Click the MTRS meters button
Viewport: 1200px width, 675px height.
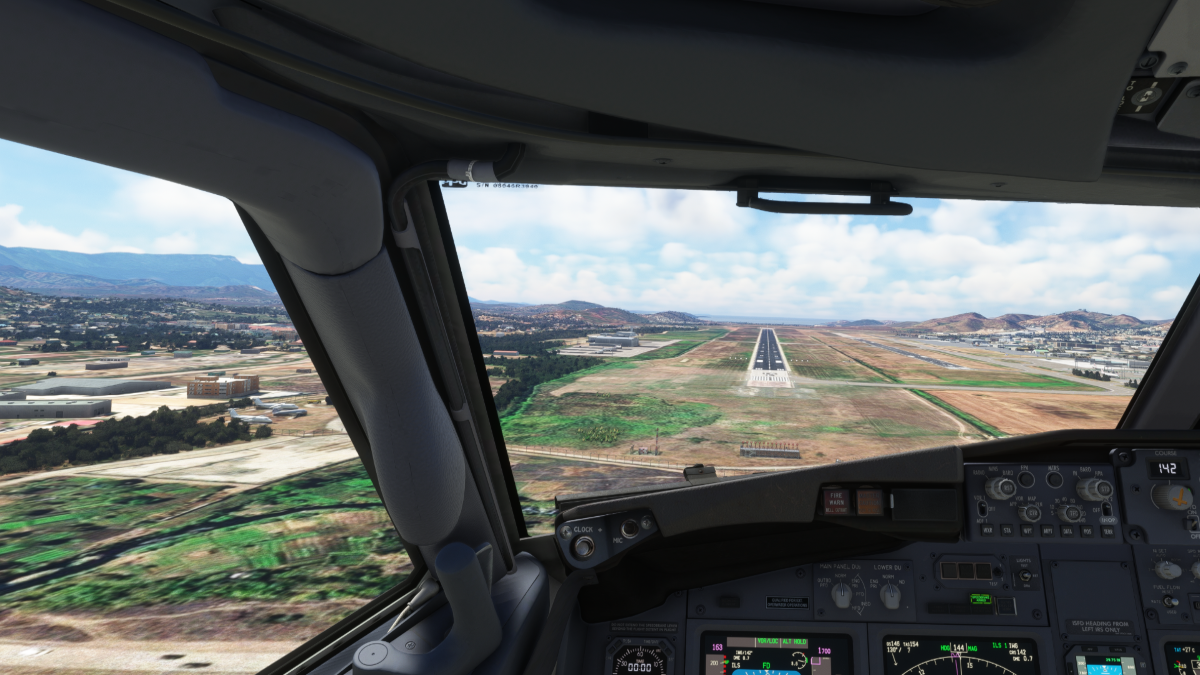[1054, 480]
